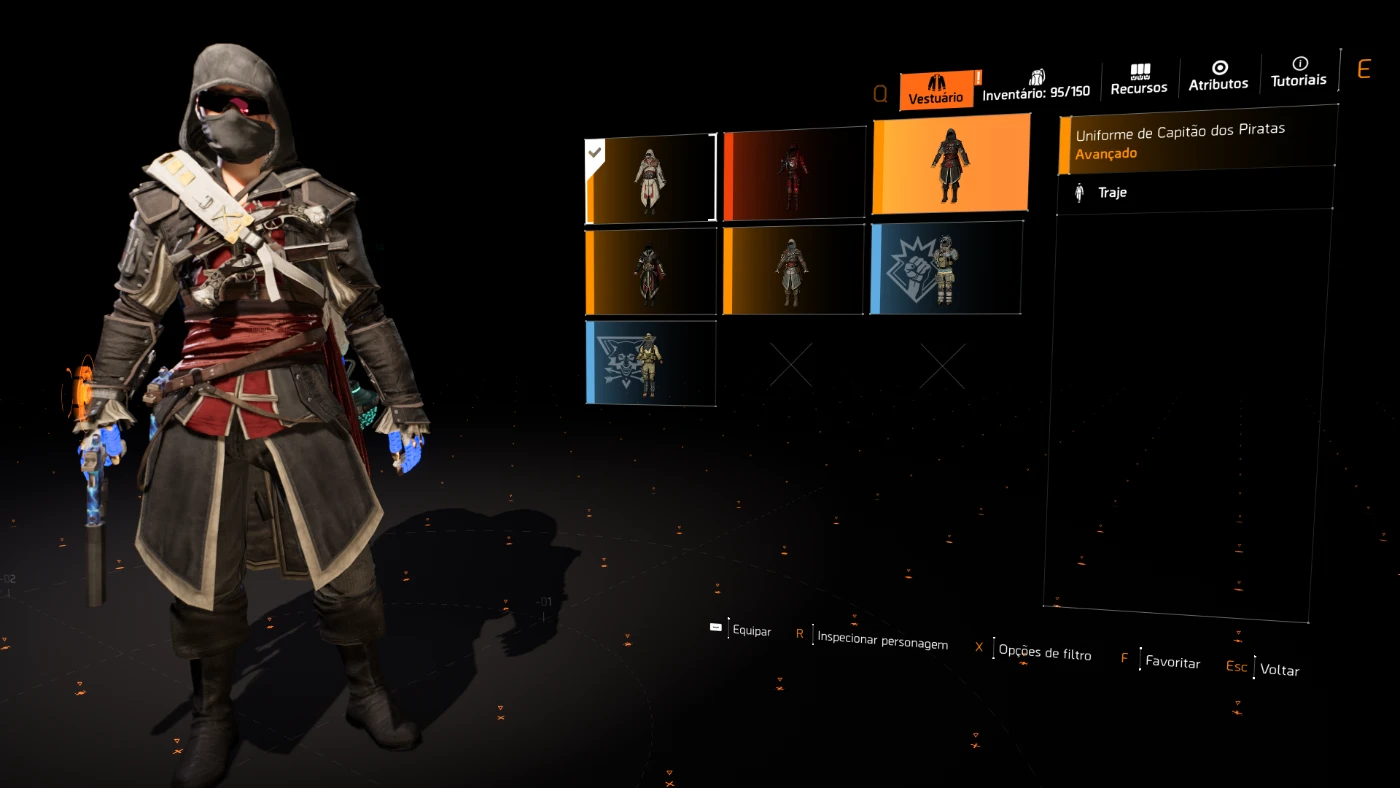Click the Traje category row

coord(1195,192)
